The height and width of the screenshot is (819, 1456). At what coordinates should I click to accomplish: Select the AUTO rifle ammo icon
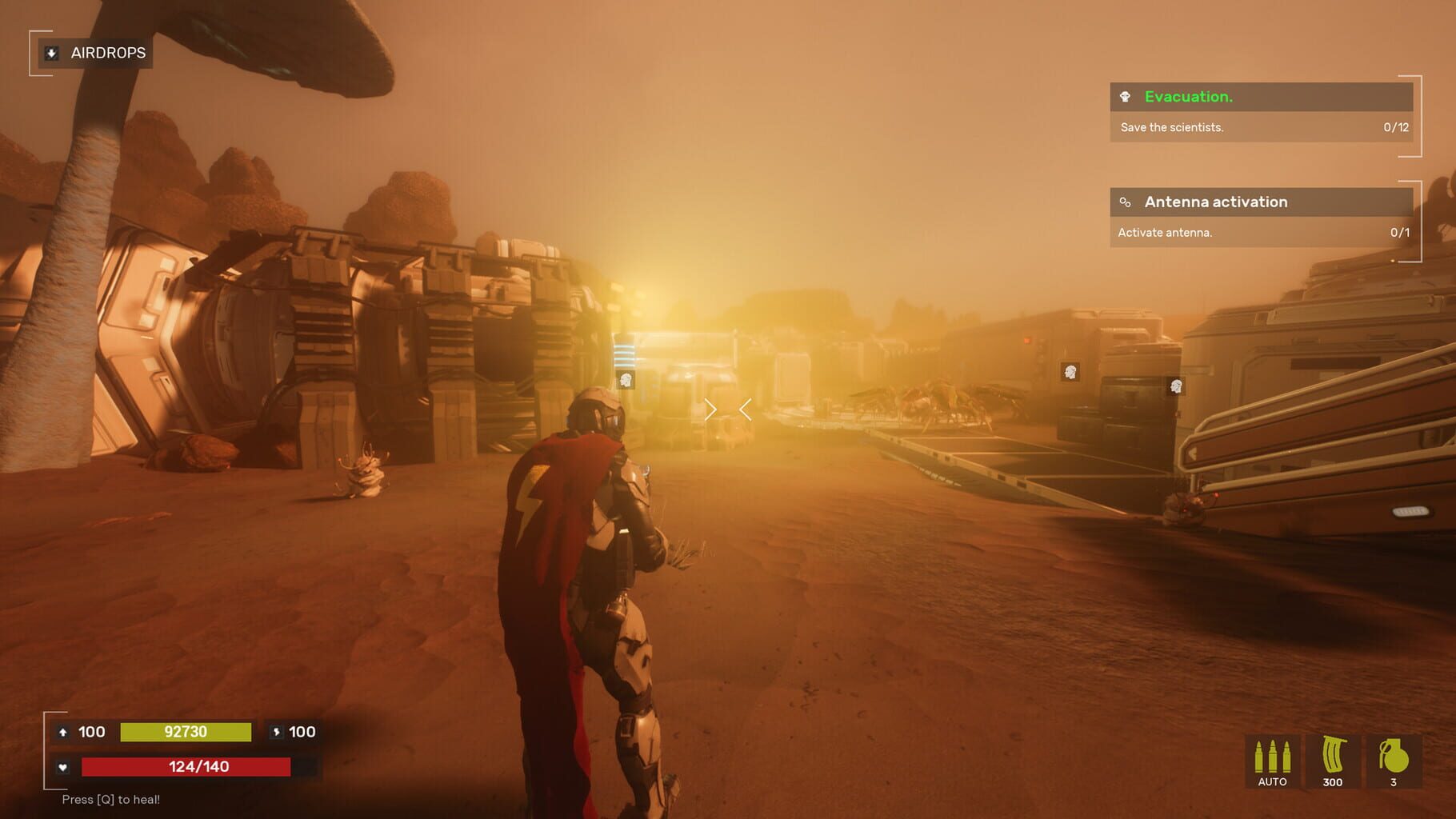coord(1272,756)
